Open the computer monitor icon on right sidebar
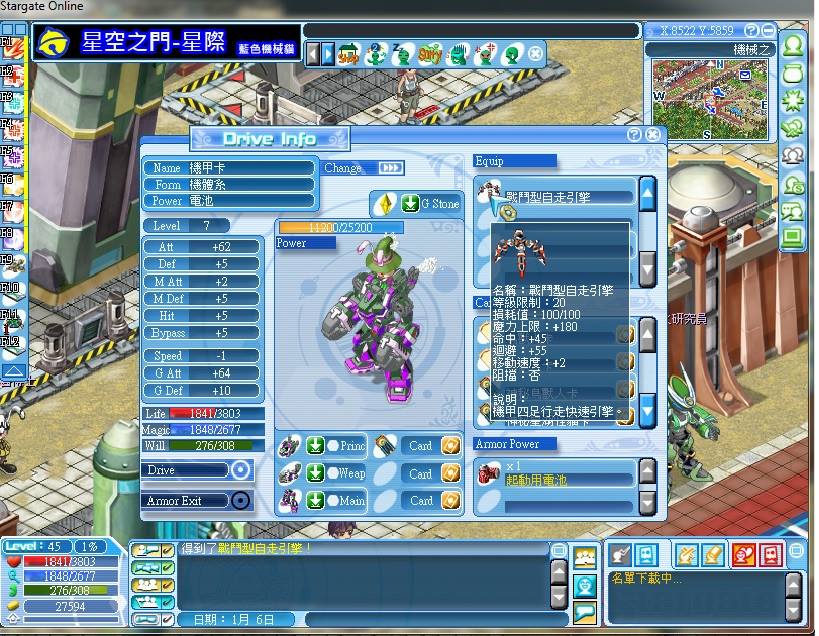Screen dimensions: 819x636 click(794, 238)
